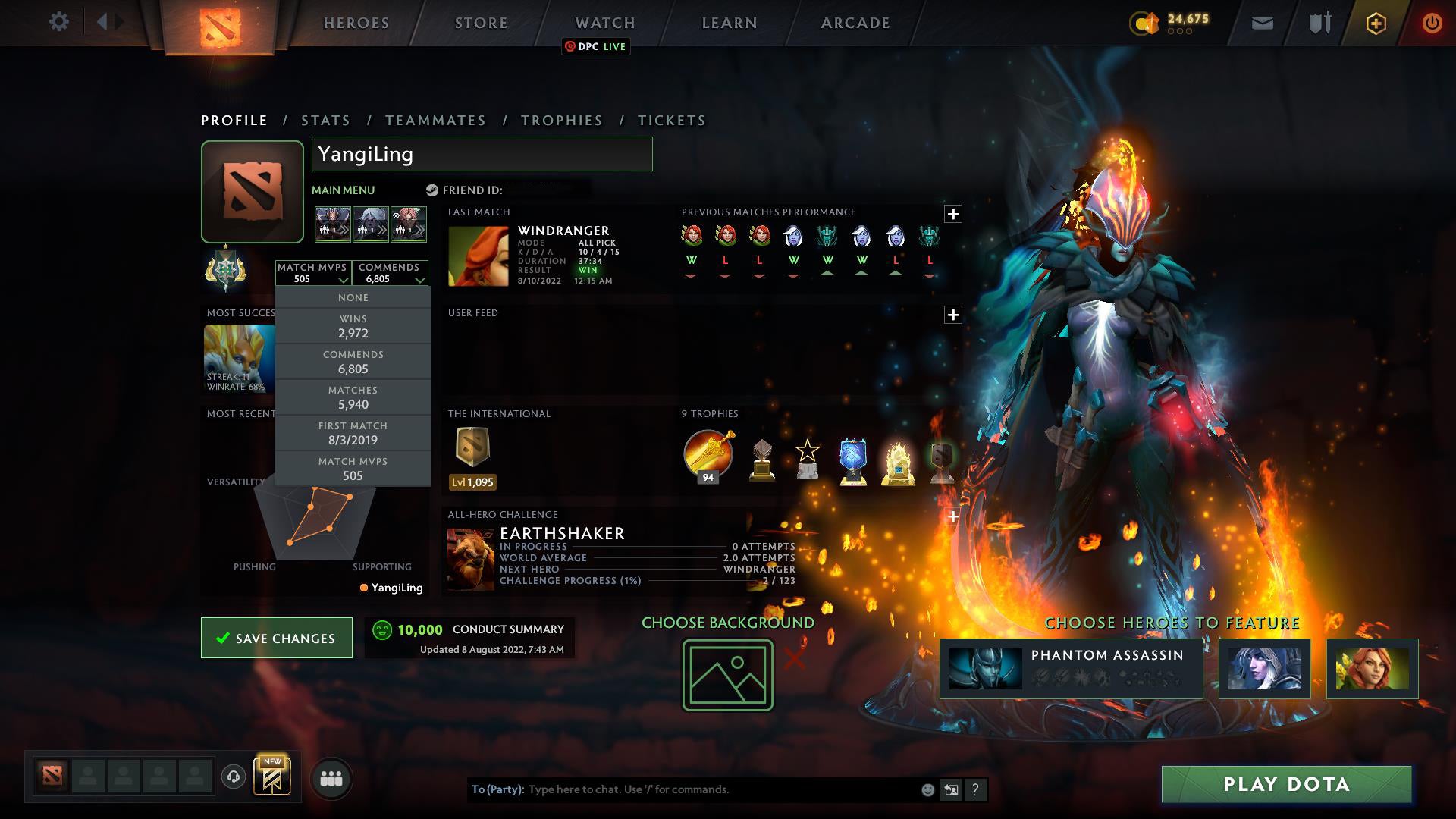Go to the Store page
This screenshot has height=819, width=1456.
pos(482,23)
